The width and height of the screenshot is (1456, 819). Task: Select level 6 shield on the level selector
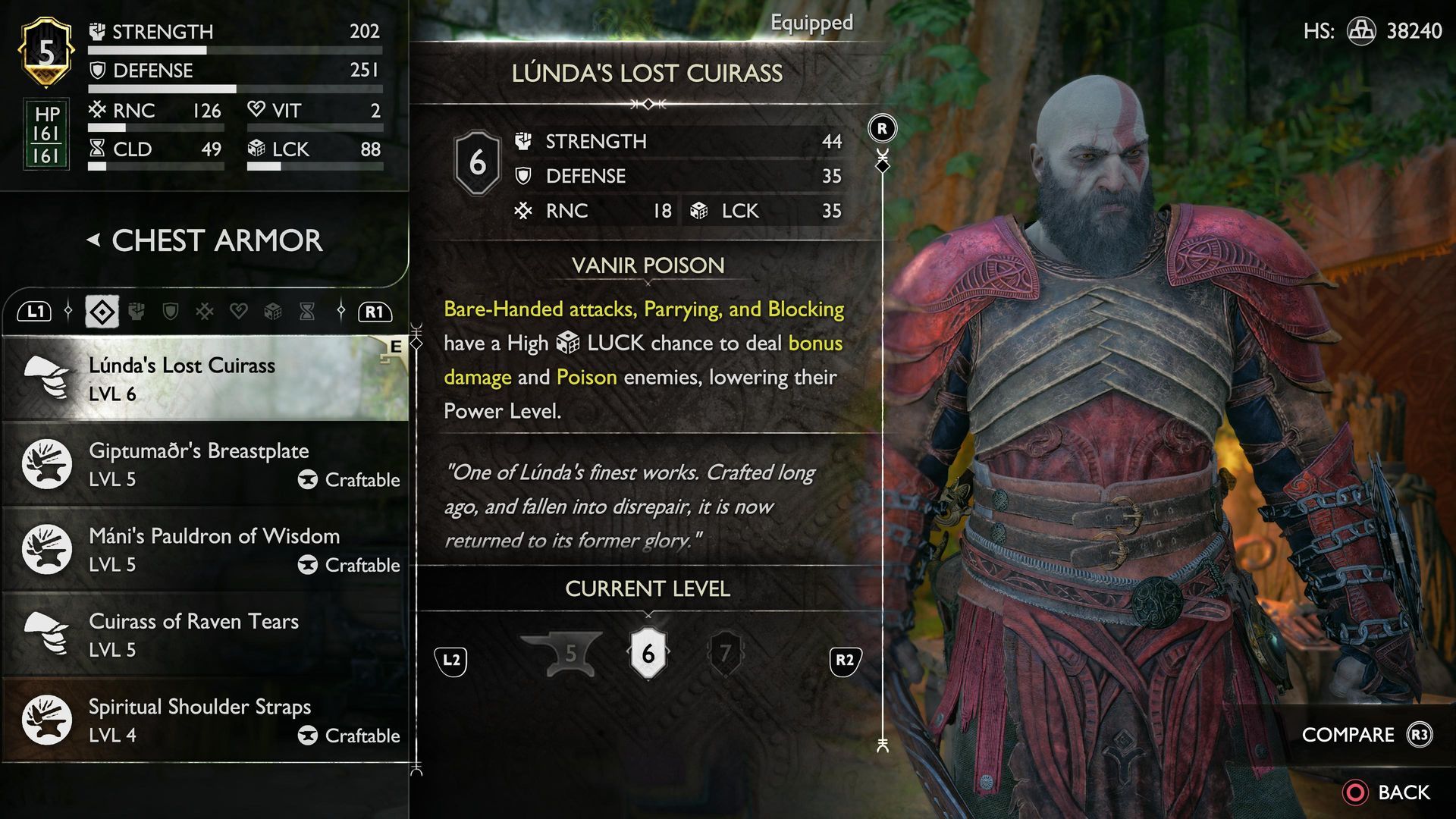[x=647, y=654]
